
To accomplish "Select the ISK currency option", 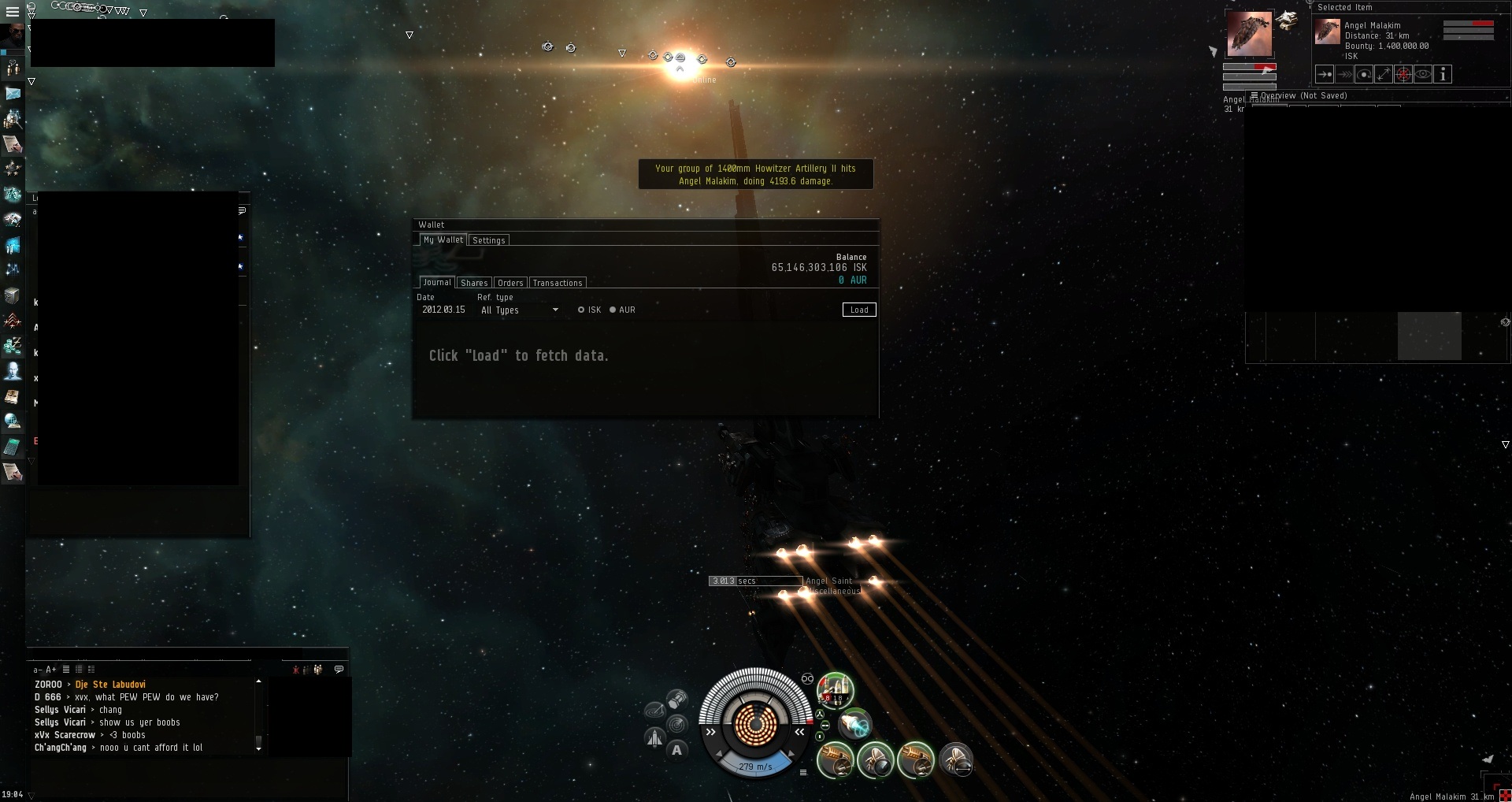I will click(581, 310).
